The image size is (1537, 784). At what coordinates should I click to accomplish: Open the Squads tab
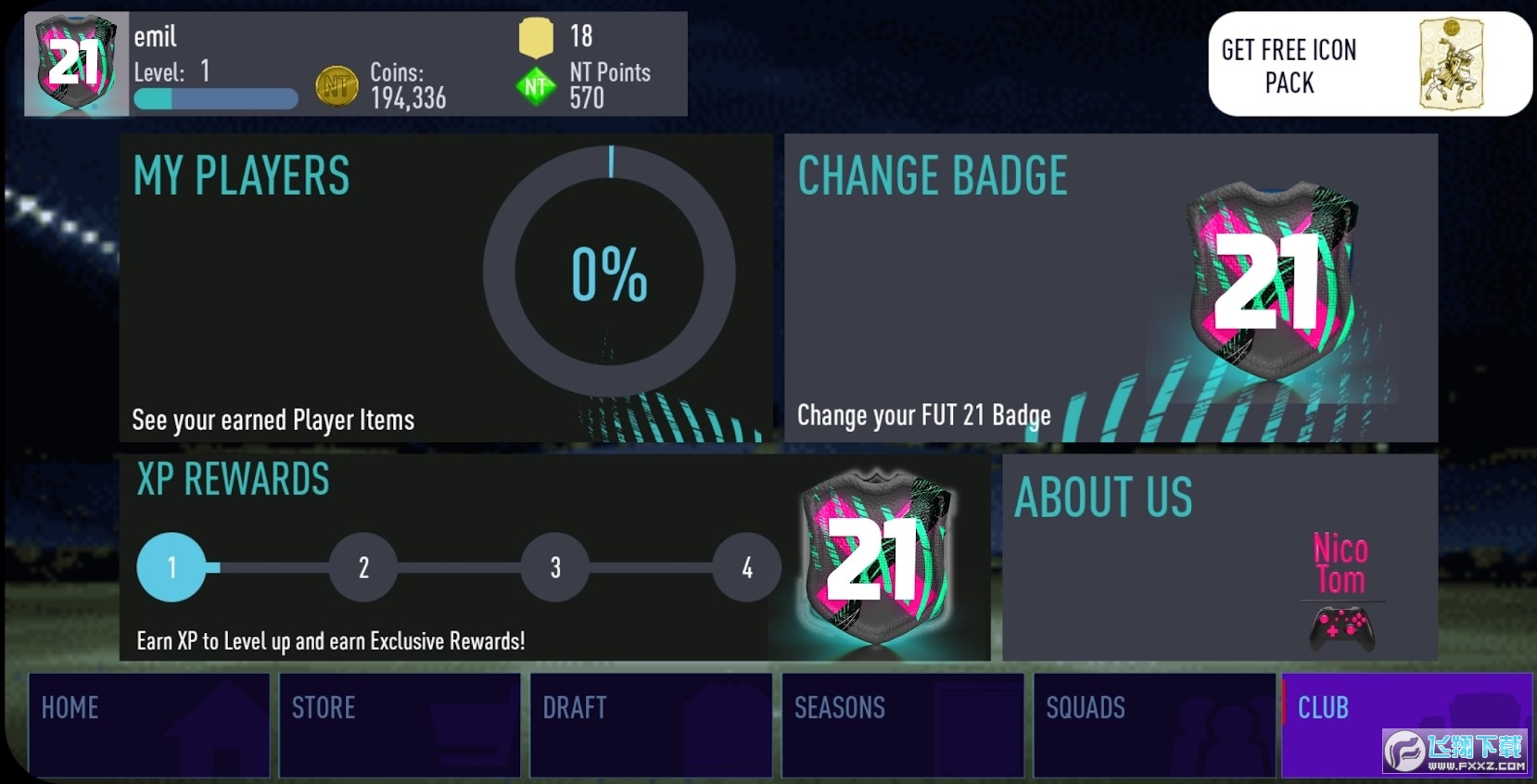[x=1154, y=725]
